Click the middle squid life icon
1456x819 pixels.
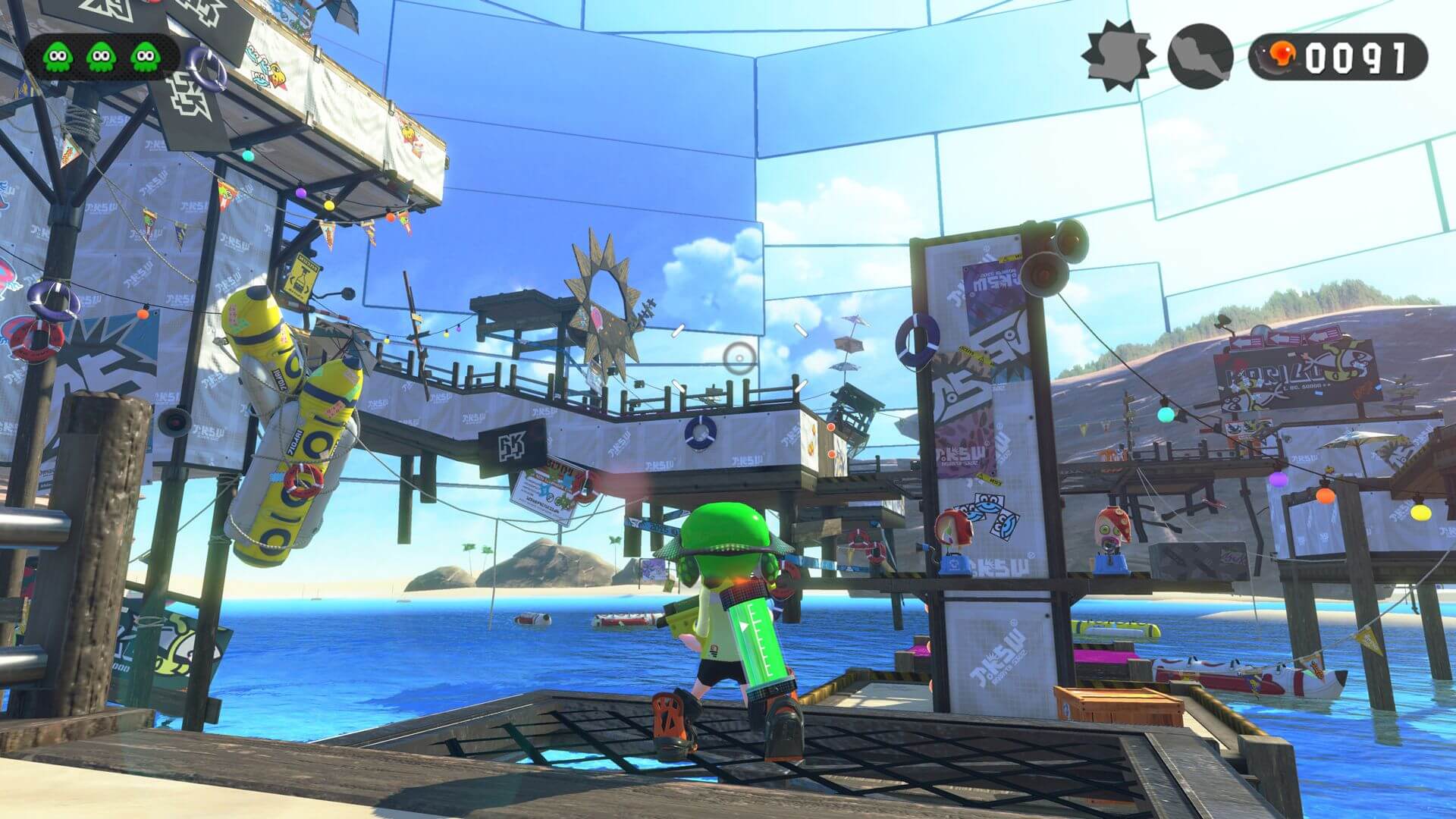coord(99,55)
